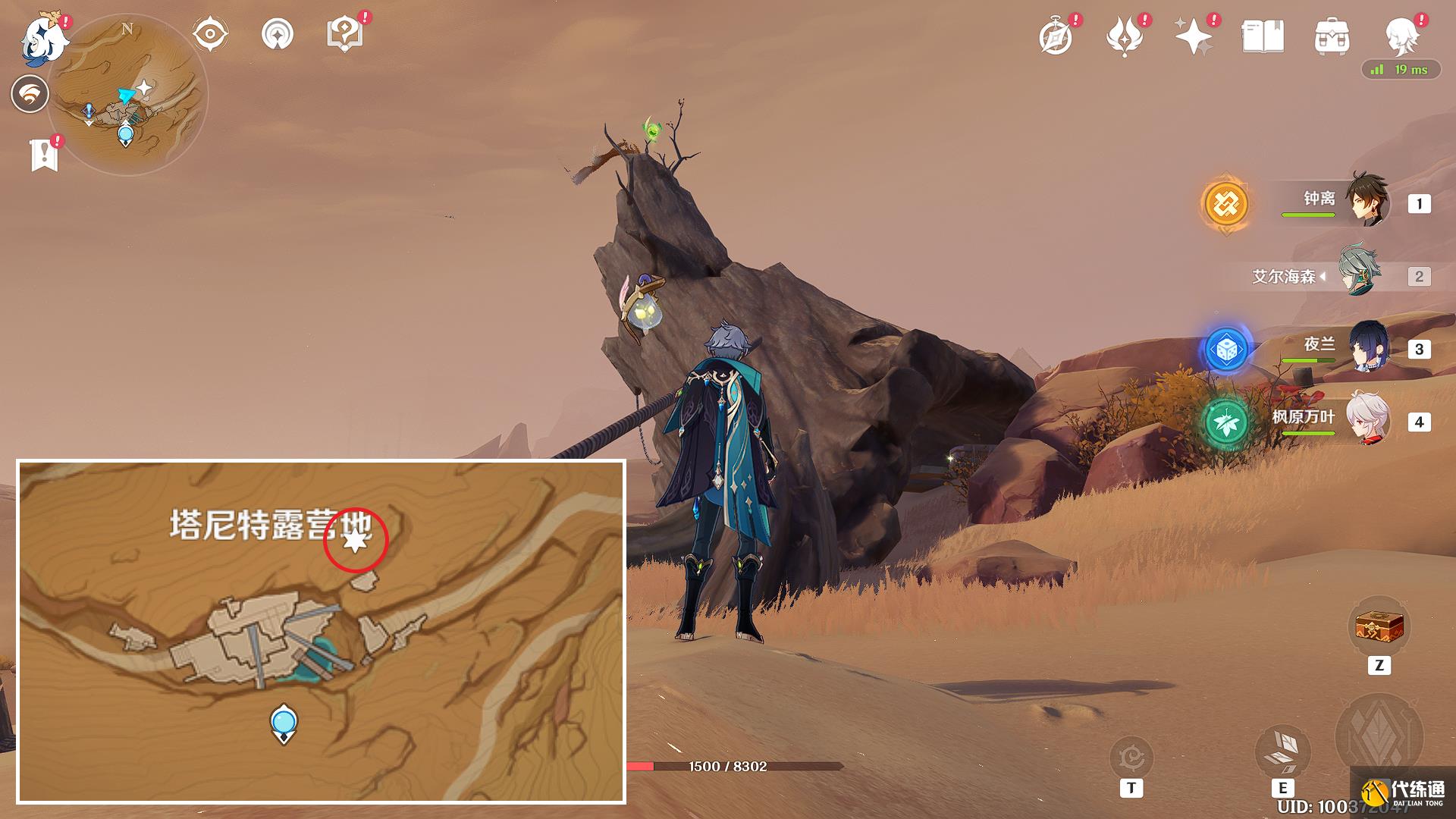Open the adventurer compass icon
Viewport: 1456px width, 819px height.
(1056, 36)
